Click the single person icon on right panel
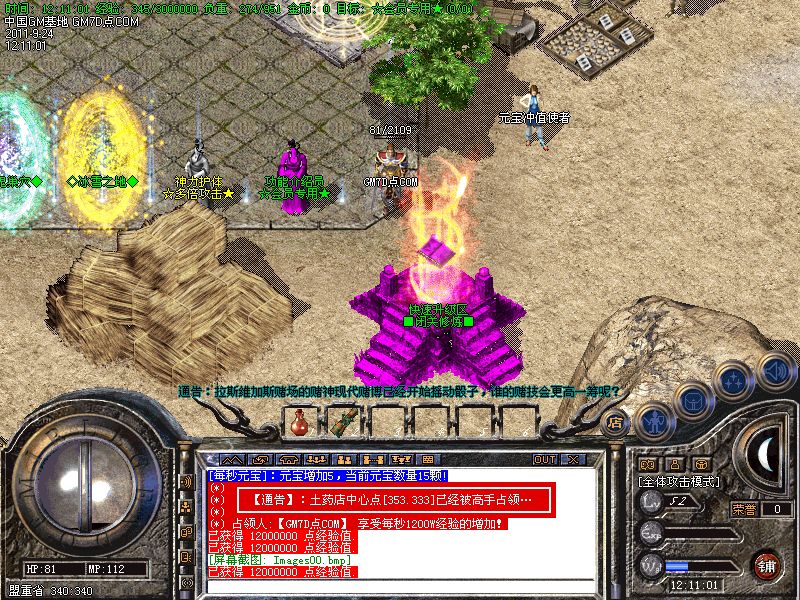The height and width of the screenshot is (600, 800). coord(675,464)
